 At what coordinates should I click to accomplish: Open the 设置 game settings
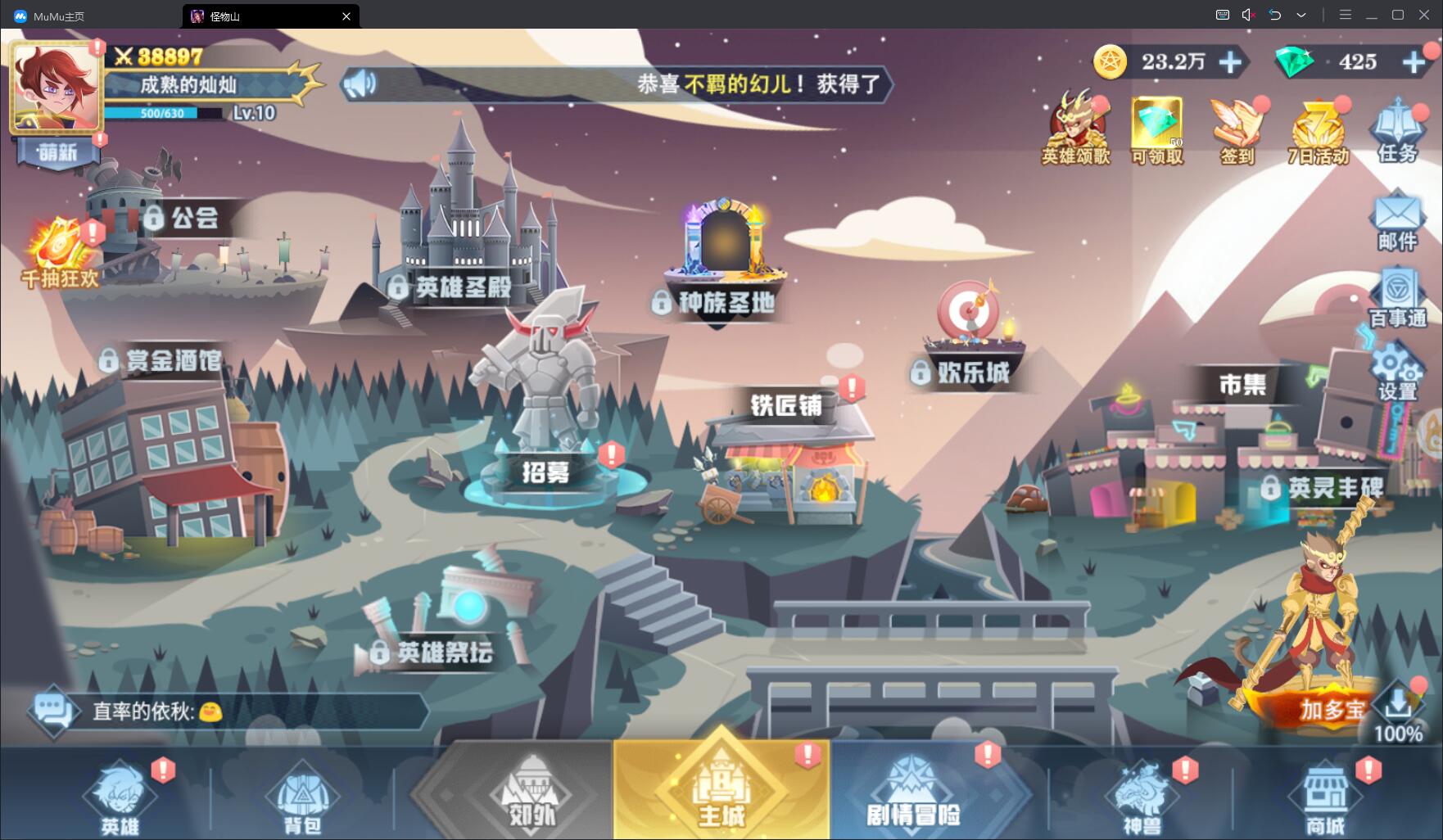coord(1397,373)
